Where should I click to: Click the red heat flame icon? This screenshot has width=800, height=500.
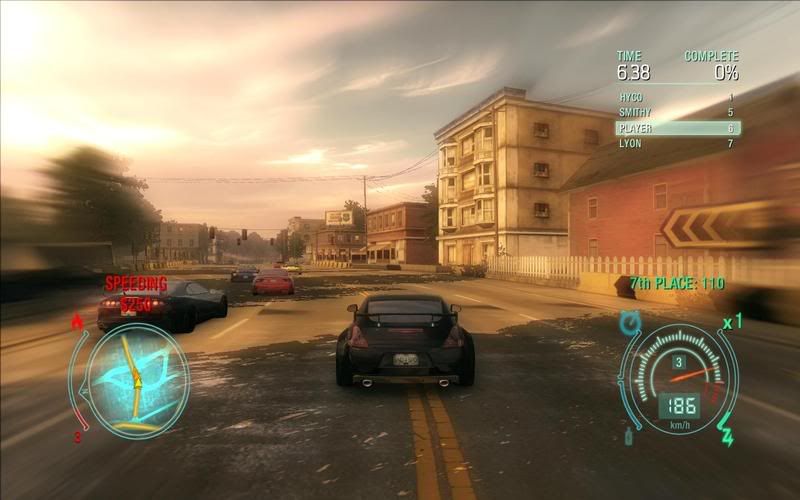[x=78, y=322]
